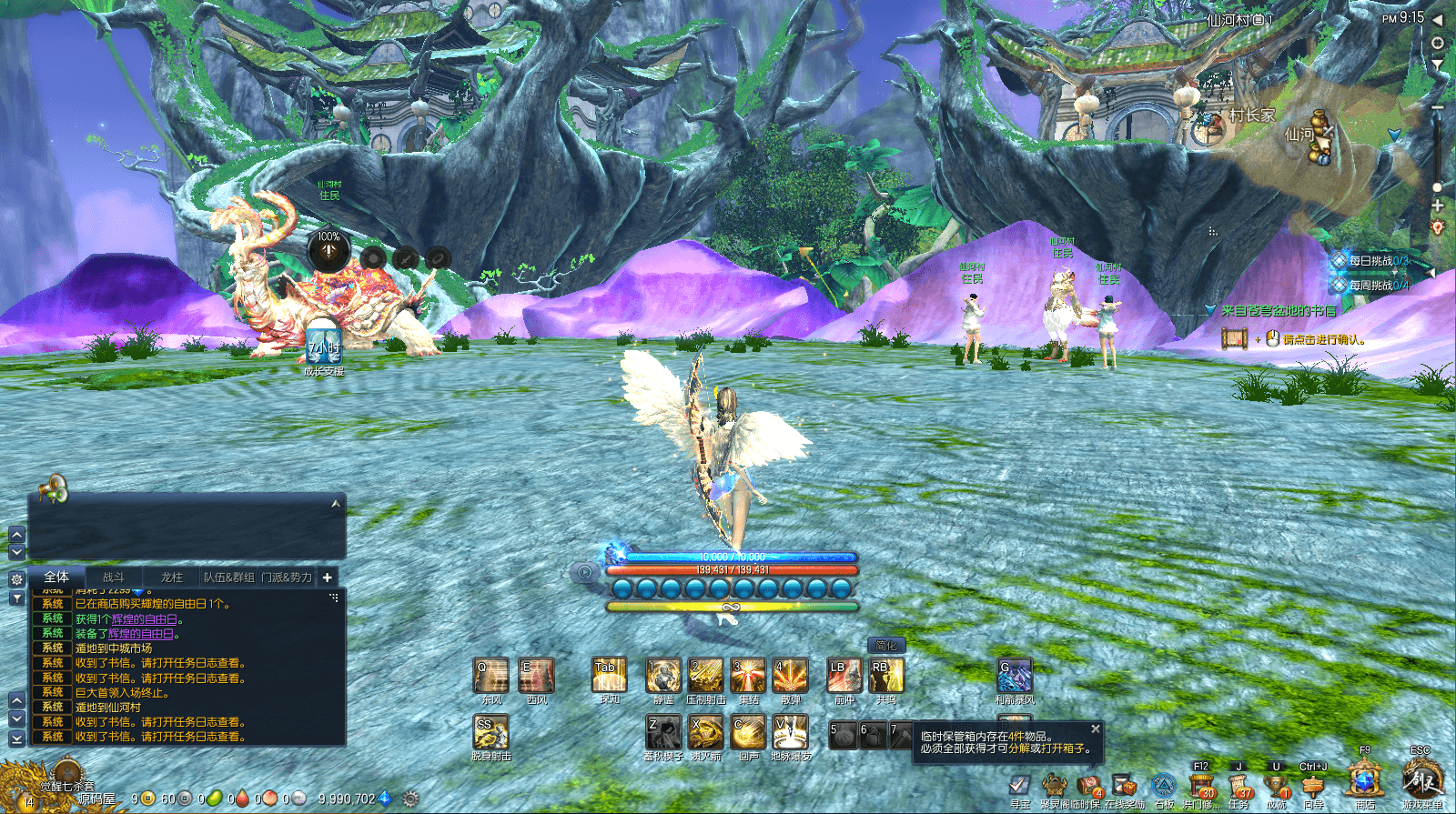The height and width of the screenshot is (814, 1456).
Task: Open the 游戏菜单 game menu
Action: [1421, 780]
